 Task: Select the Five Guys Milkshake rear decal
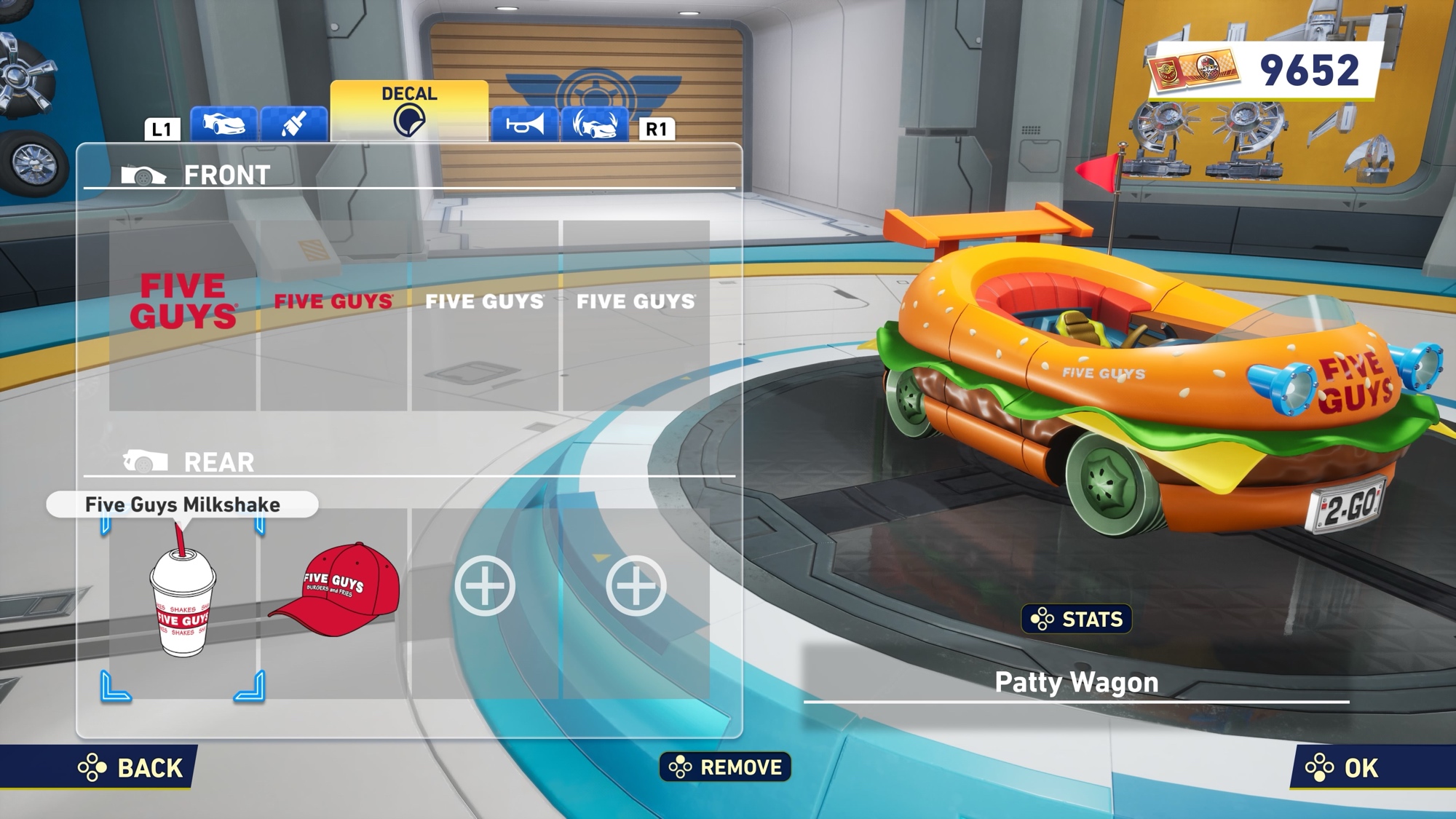click(x=183, y=602)
